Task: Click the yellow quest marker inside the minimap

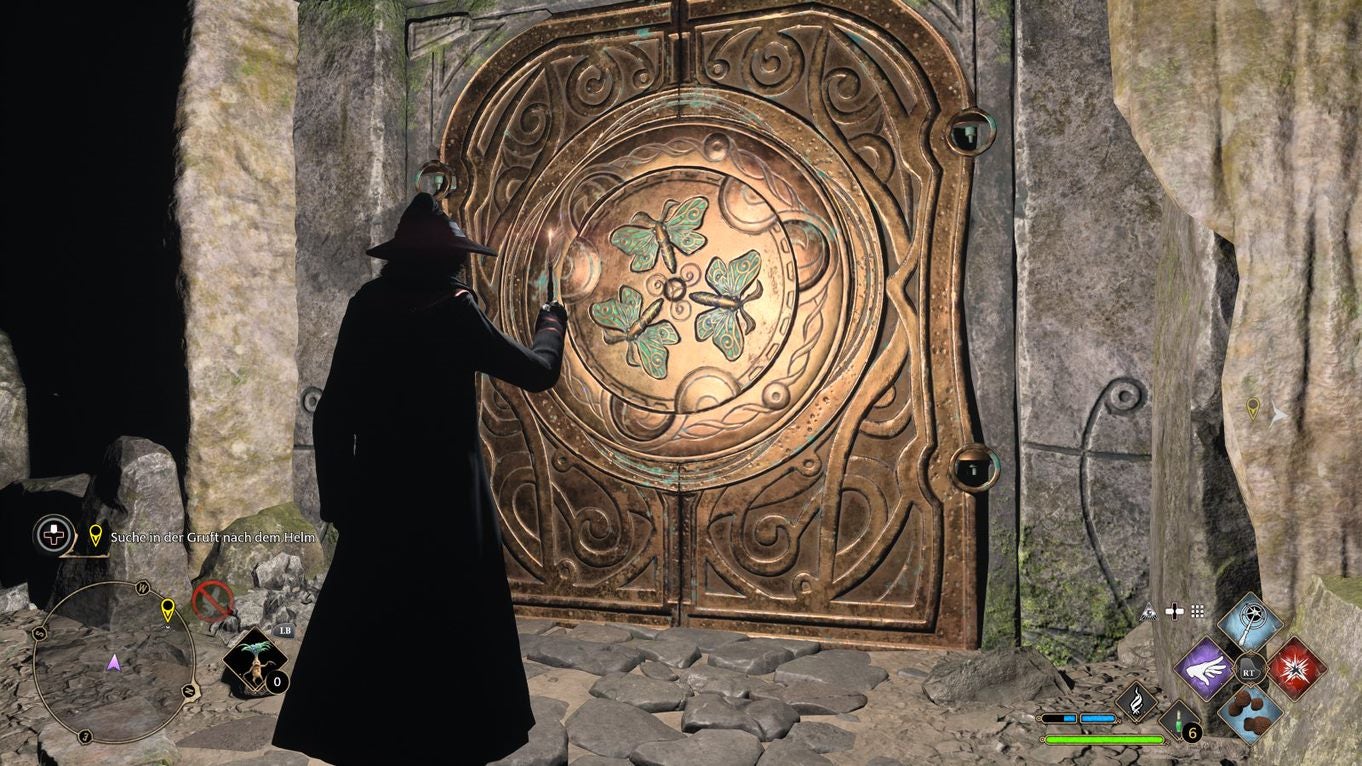Action: (x=168, y=611)
